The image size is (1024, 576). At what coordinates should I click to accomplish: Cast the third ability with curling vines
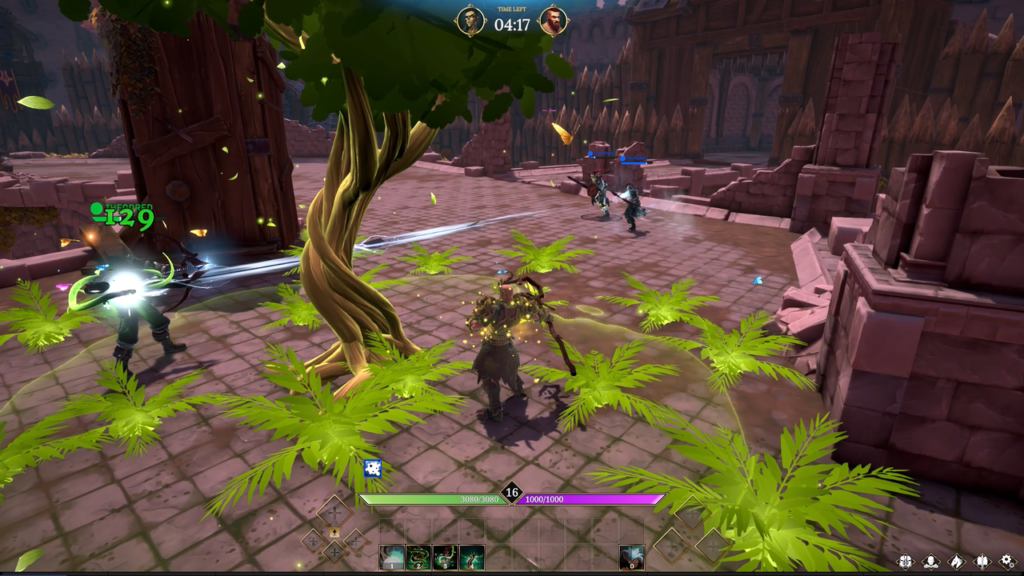(445, 557)
